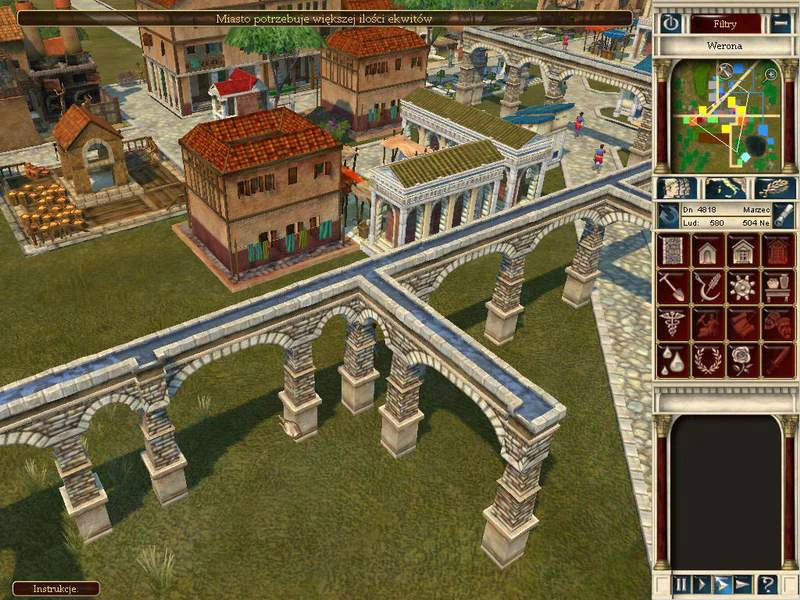Viewport: 800px width, 600px height.
Task: Select the caduceus health buildings category
Action: click(673, 324)
